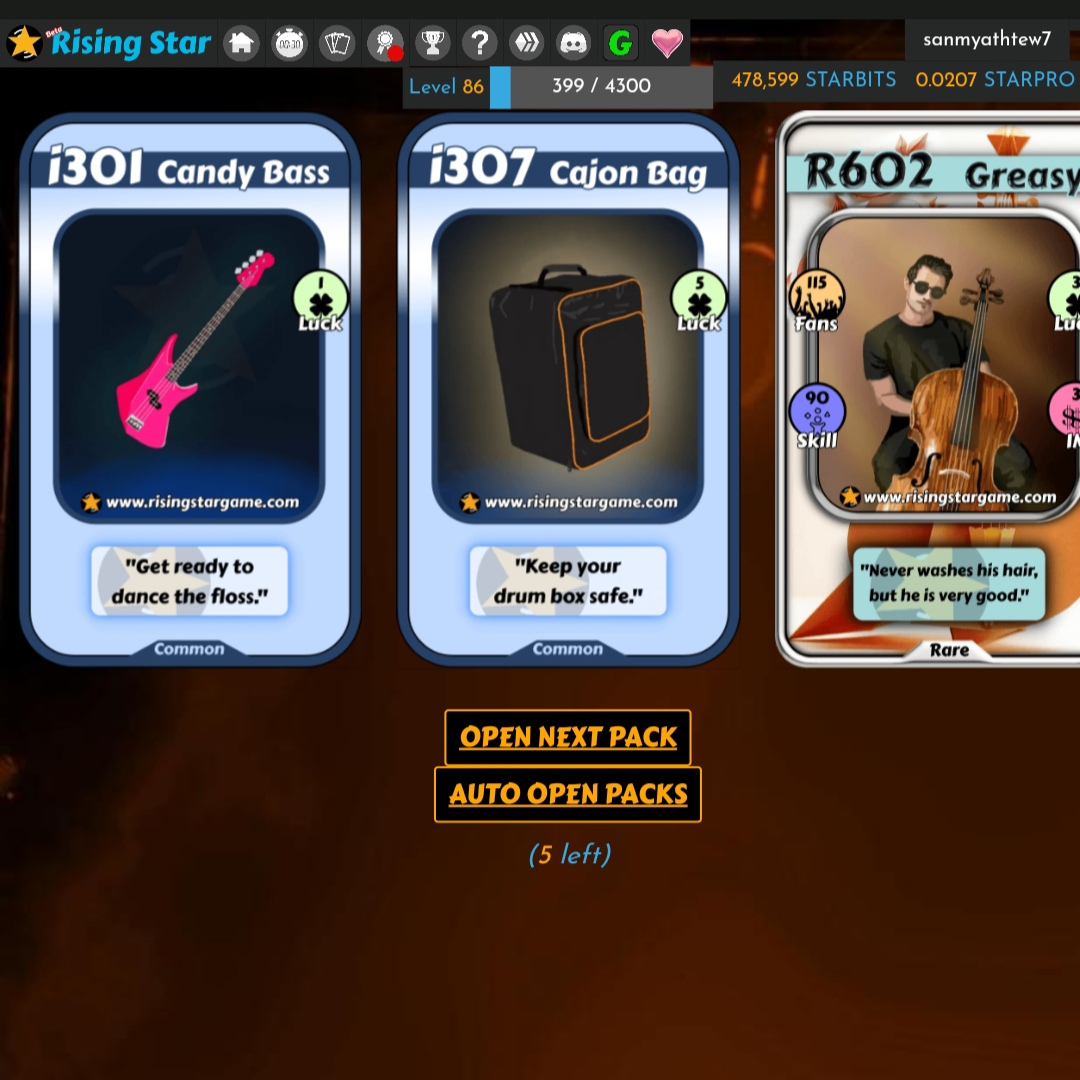Click the Rising Star logo
The height and width of the screenshot is (1080, 1080).
pyautogui.click(x=110, y=43)
